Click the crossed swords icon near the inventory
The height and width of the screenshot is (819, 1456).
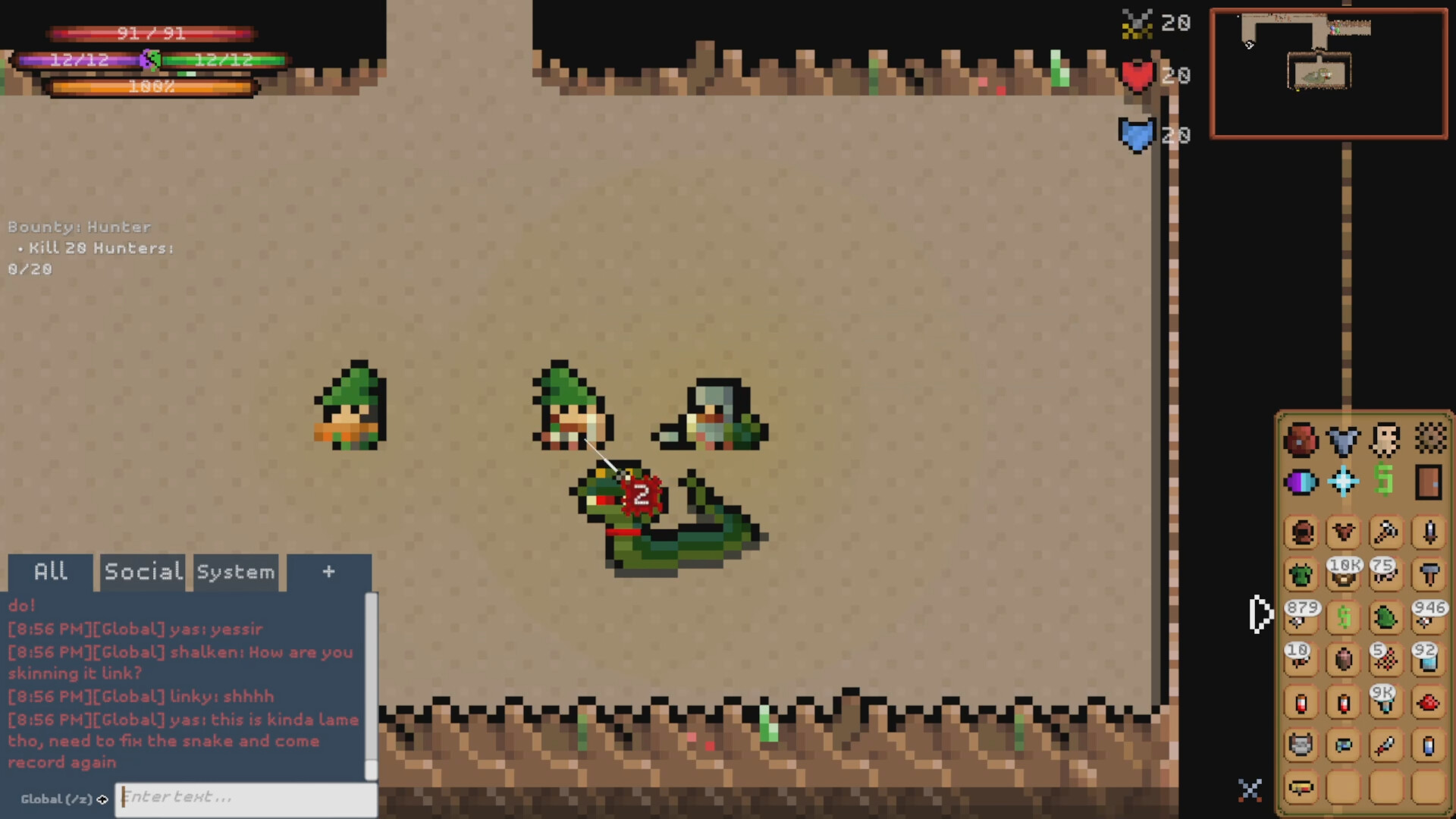pos(1250,789)
